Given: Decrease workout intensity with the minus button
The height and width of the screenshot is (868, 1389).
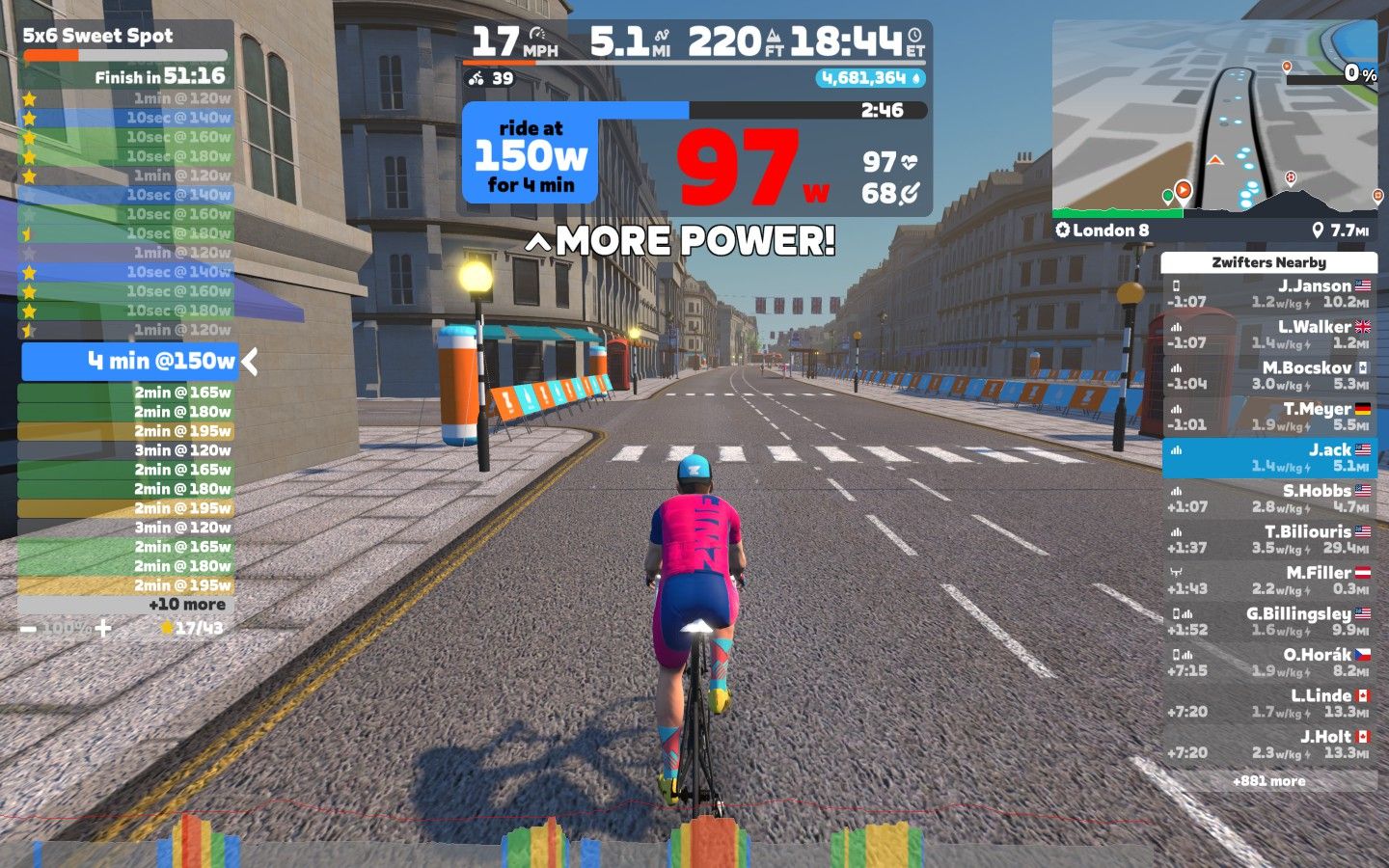Looking at the screenshot, I should click(x=28, y=629).
